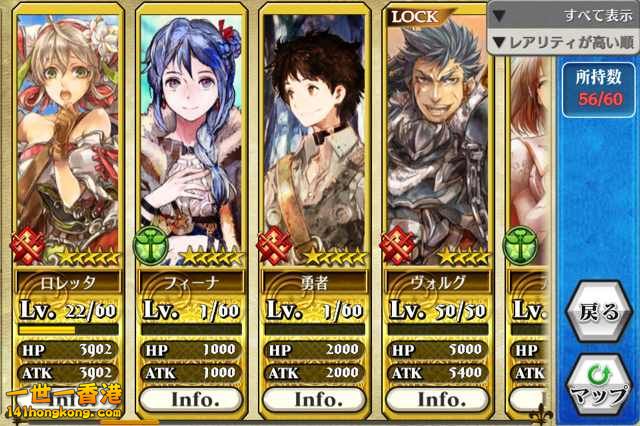Open Info for フィーナ
The image size is (640, 426).
(x=190, y=399)
